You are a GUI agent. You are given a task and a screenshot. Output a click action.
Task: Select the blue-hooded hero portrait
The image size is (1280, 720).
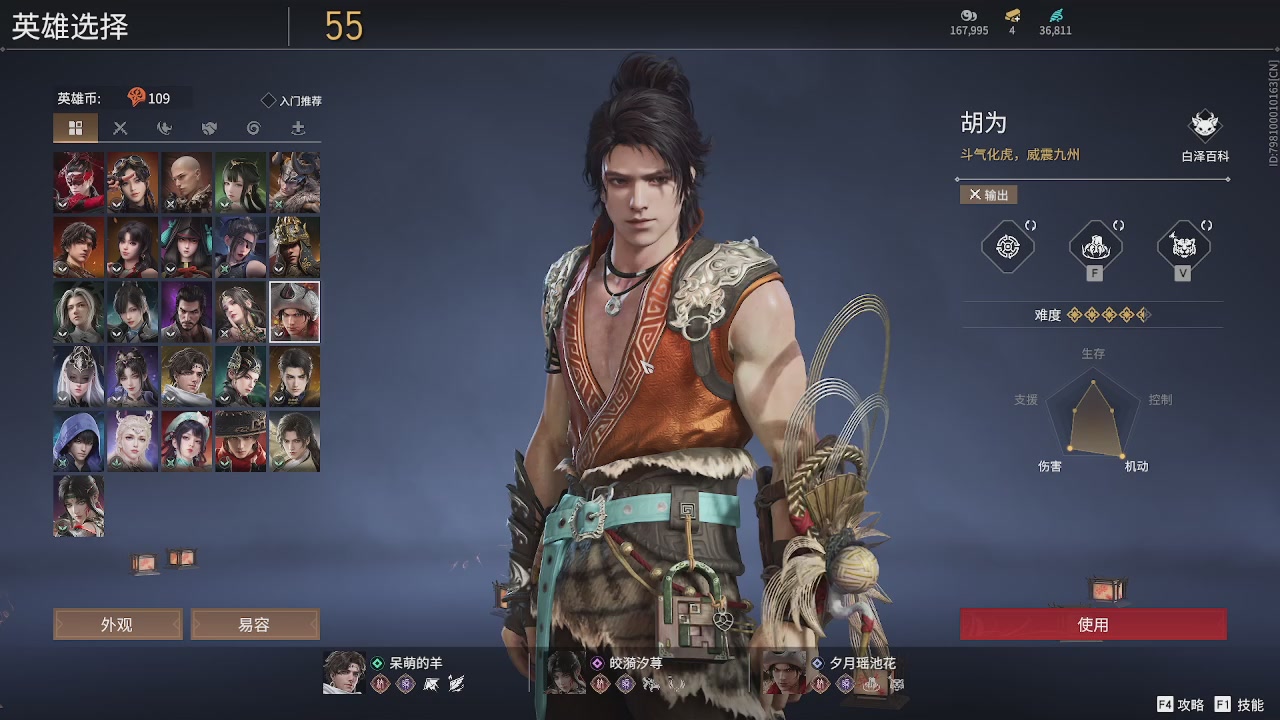(78, 441)
